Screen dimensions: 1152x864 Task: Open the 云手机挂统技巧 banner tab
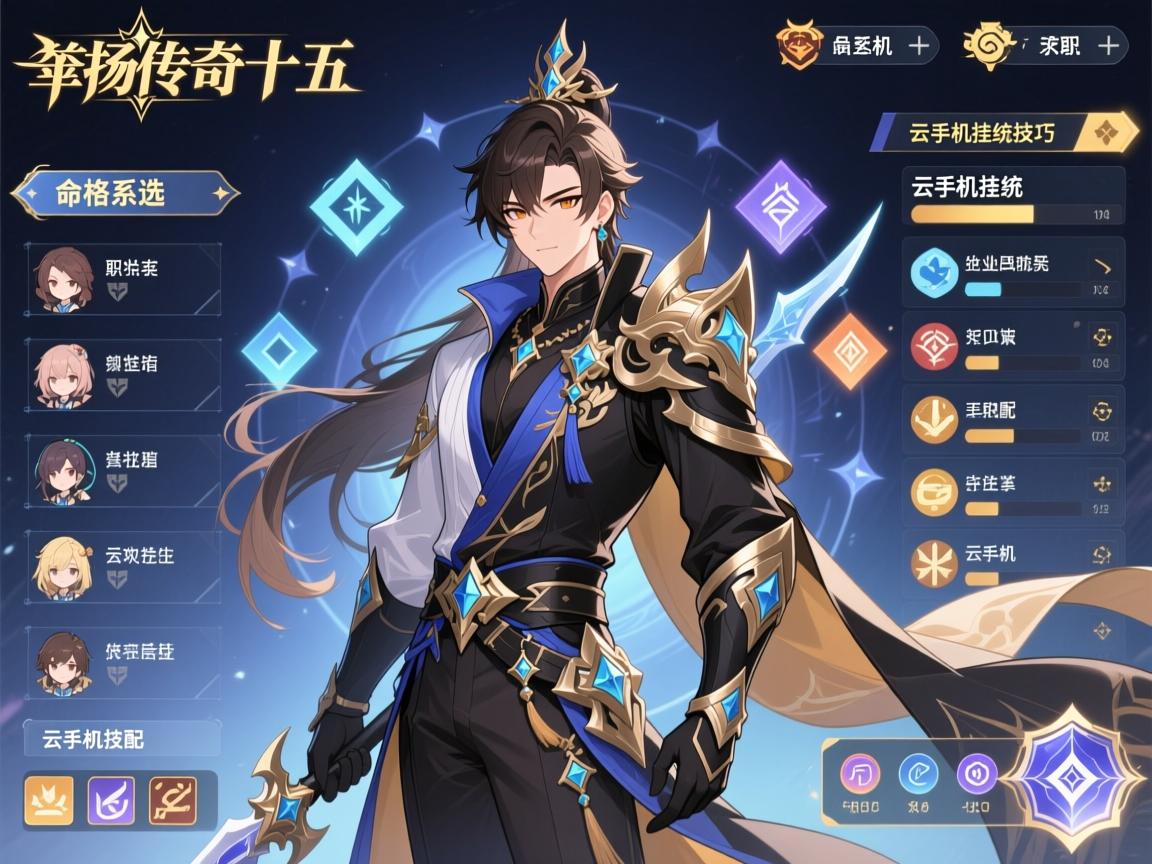click(1005, 132)
